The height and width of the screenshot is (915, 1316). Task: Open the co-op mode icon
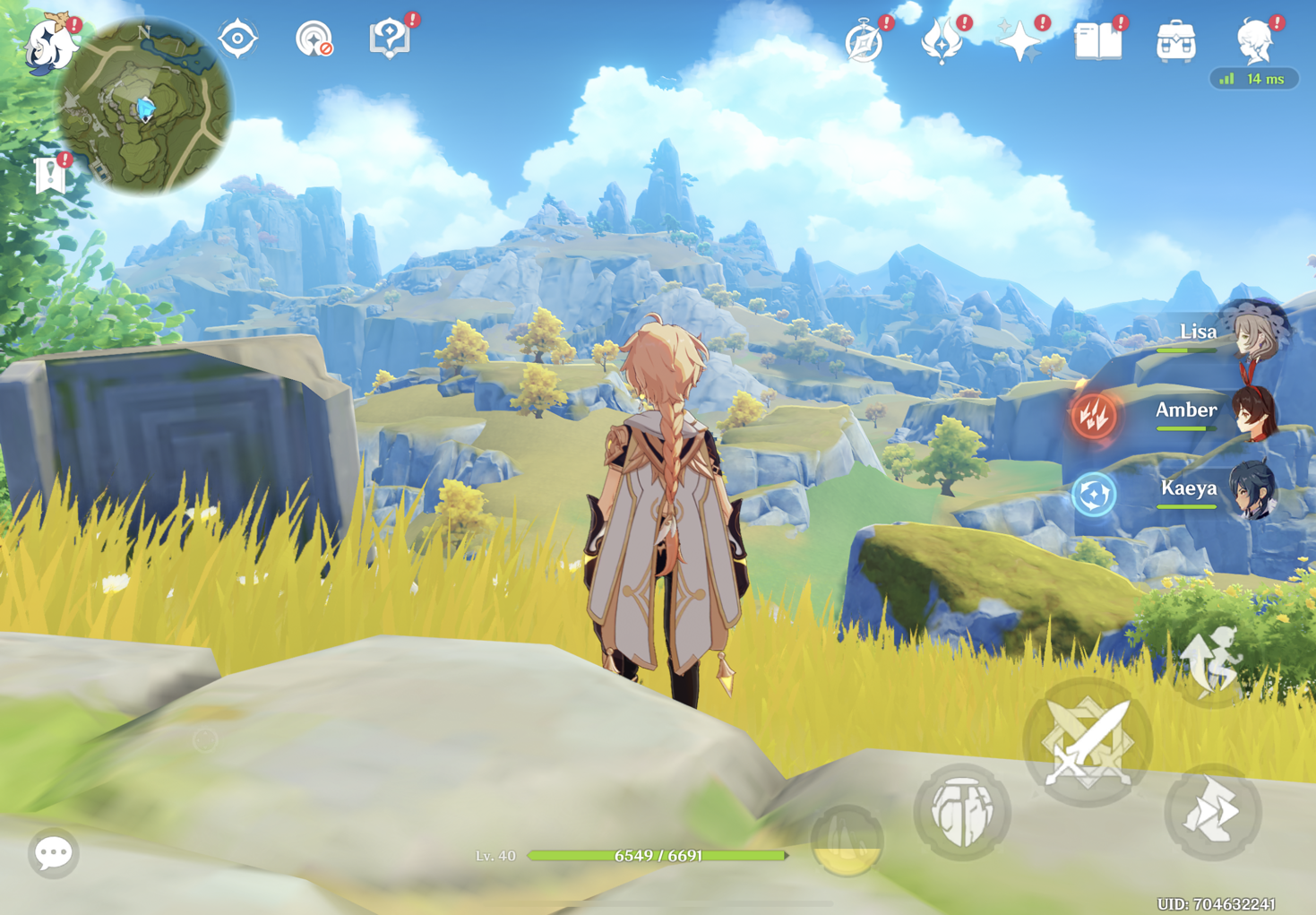point(314,39)
